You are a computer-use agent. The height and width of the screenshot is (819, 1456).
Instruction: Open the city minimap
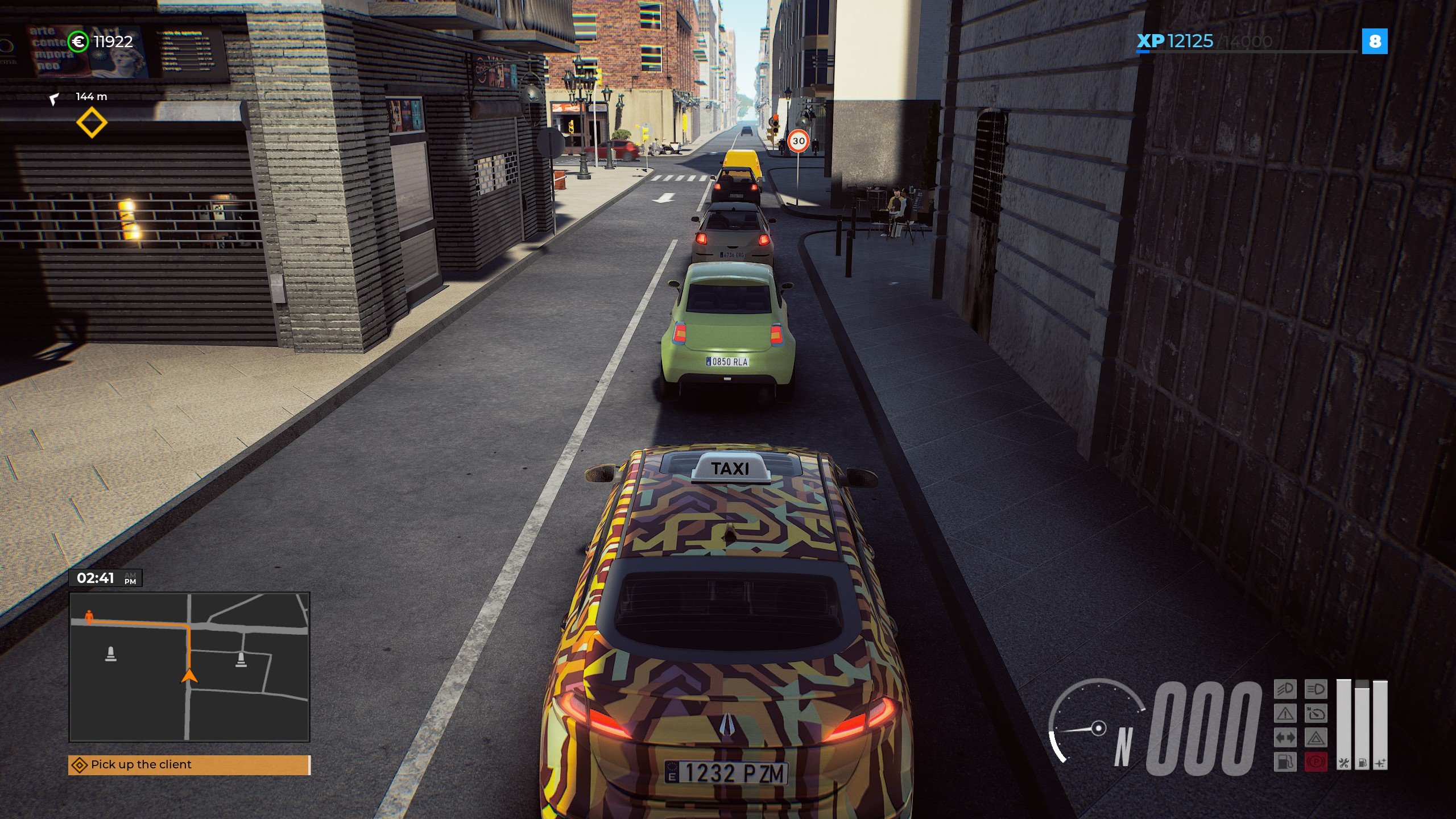(189, 667)
